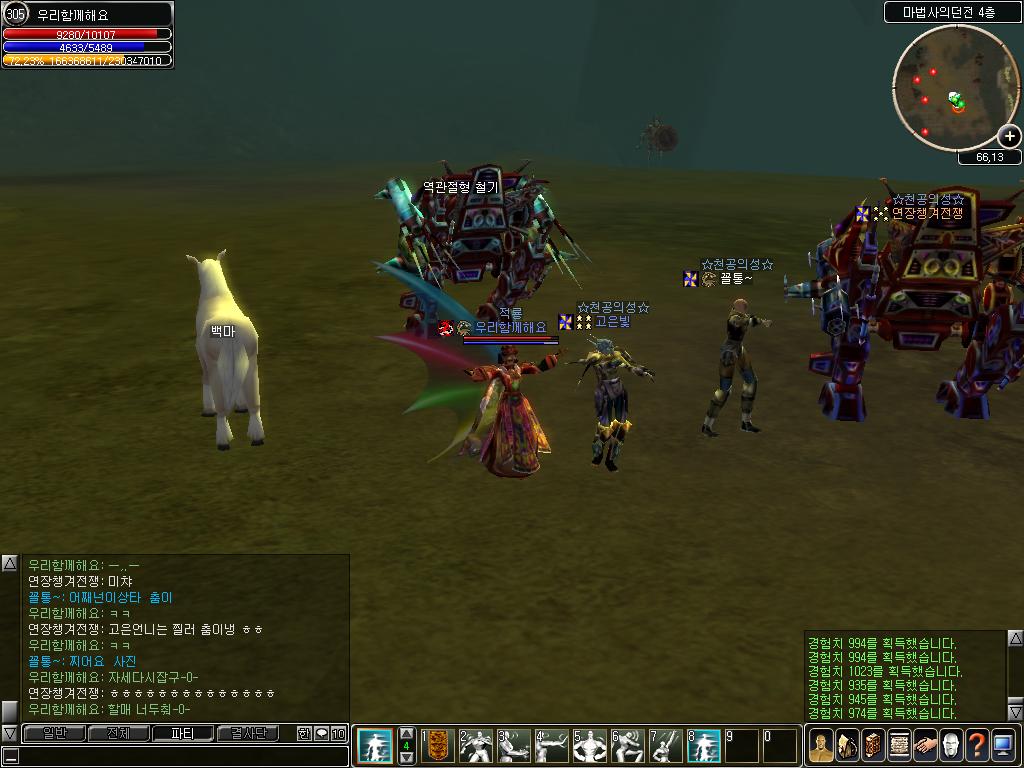Click the minimap's plus zoom button
This screenshot has height=768, width=1024.
pos(1009,136)
